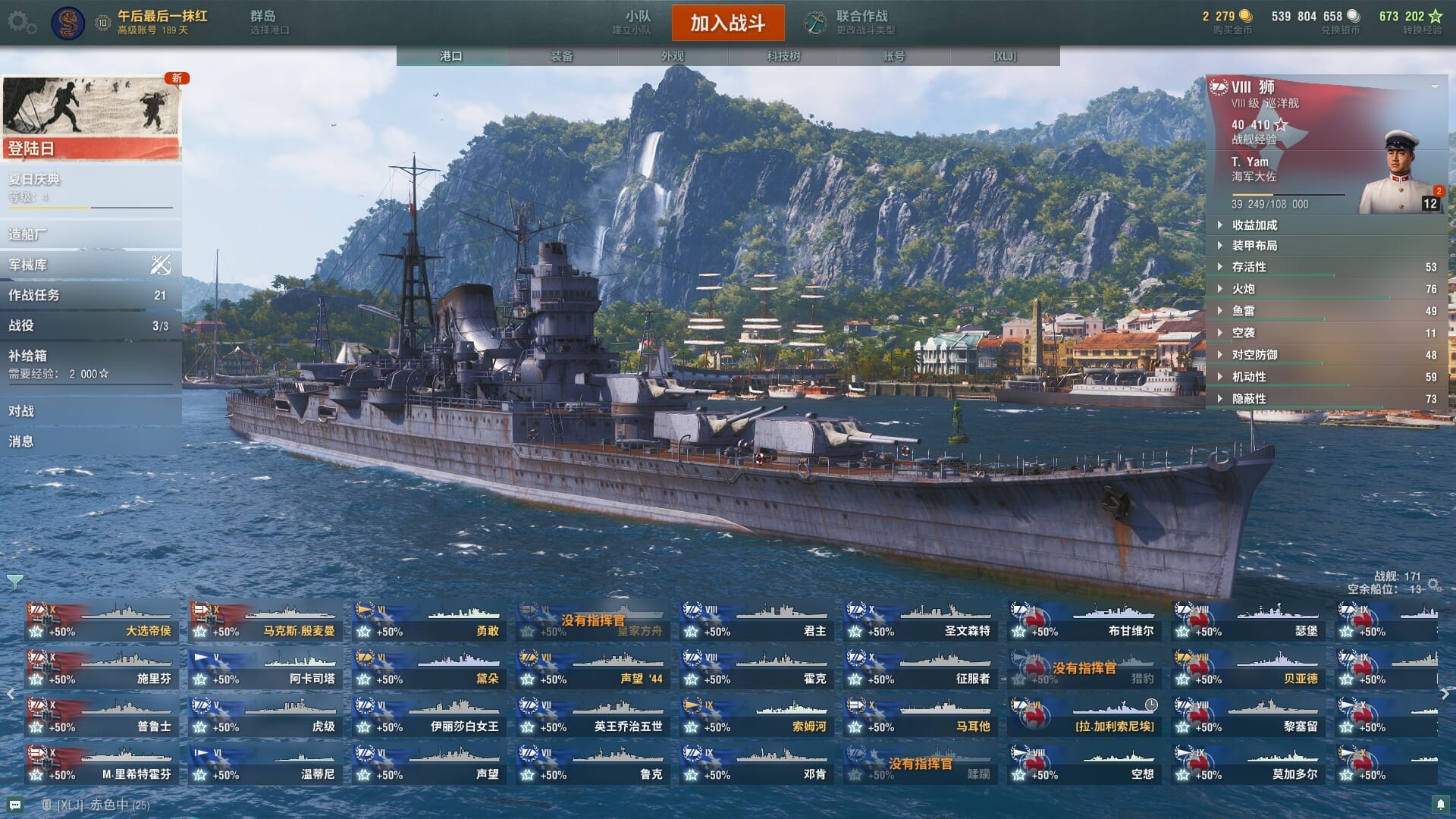
Task: Open the 登陆日 event banner
Action: pyautogui.click(x=91, y=118)
